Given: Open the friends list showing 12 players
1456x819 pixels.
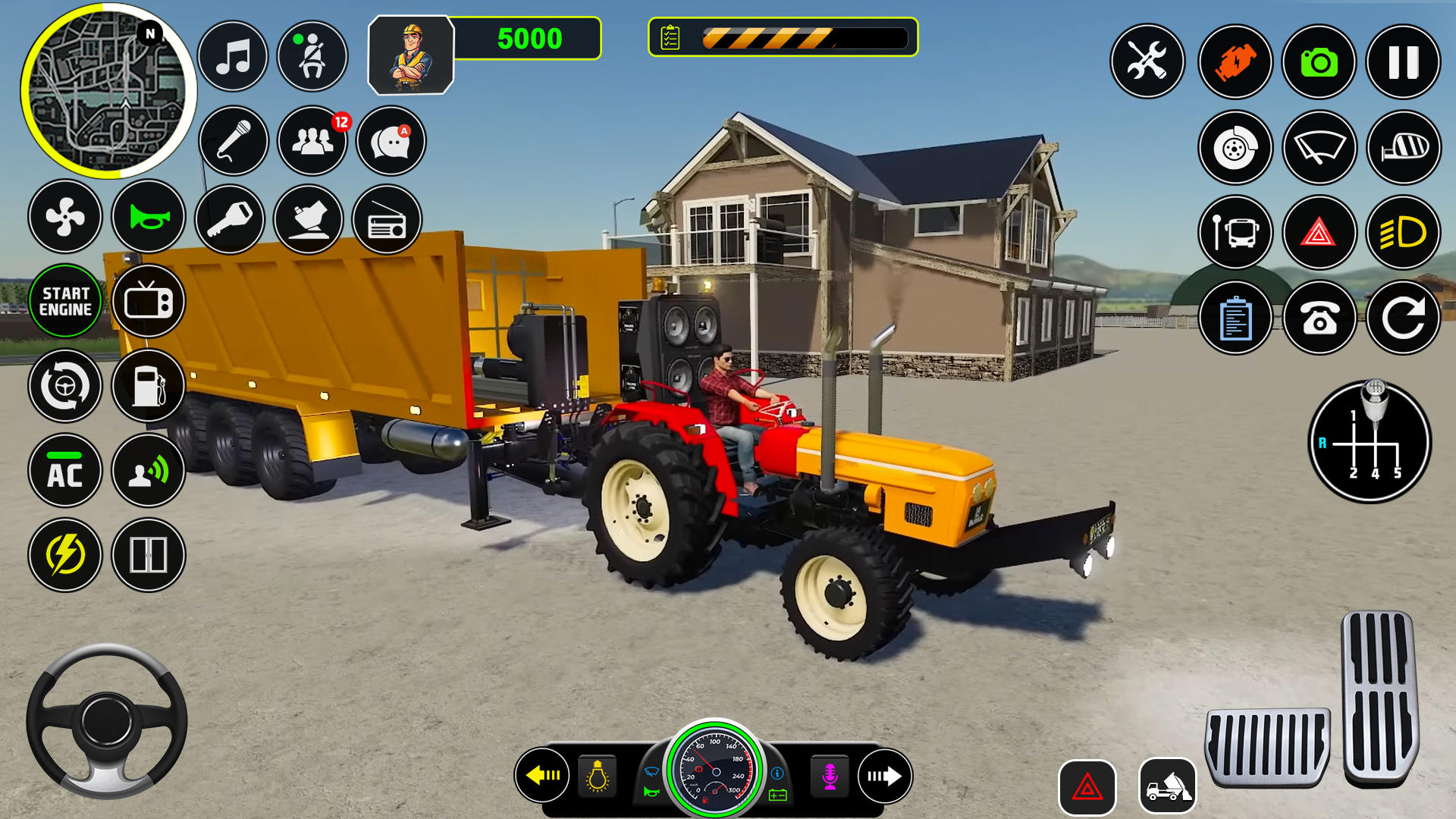Looking at the screenshot, I should coord(312,141).
